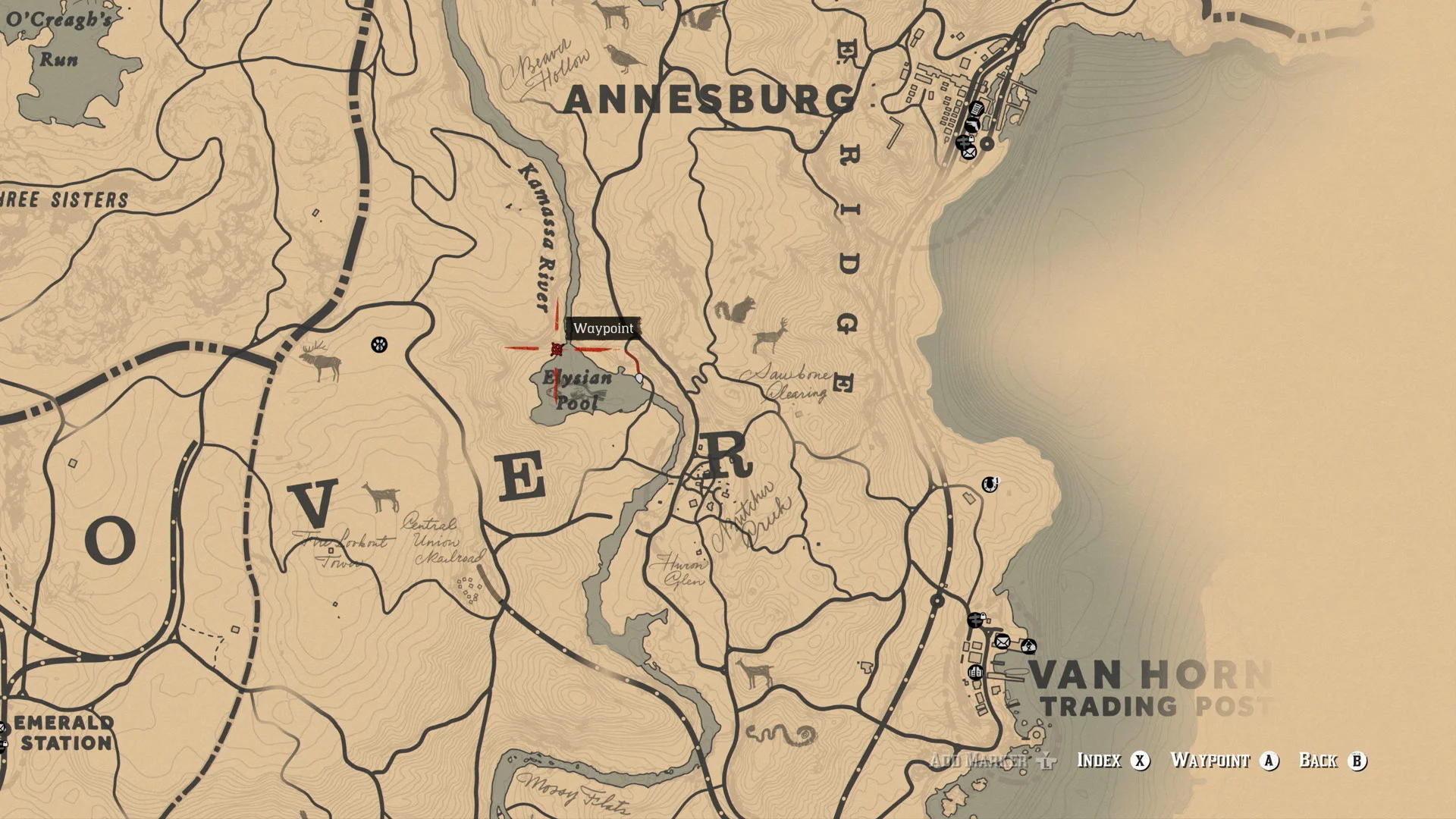Click the saloon building icon in Van Horn

[976, 672]
